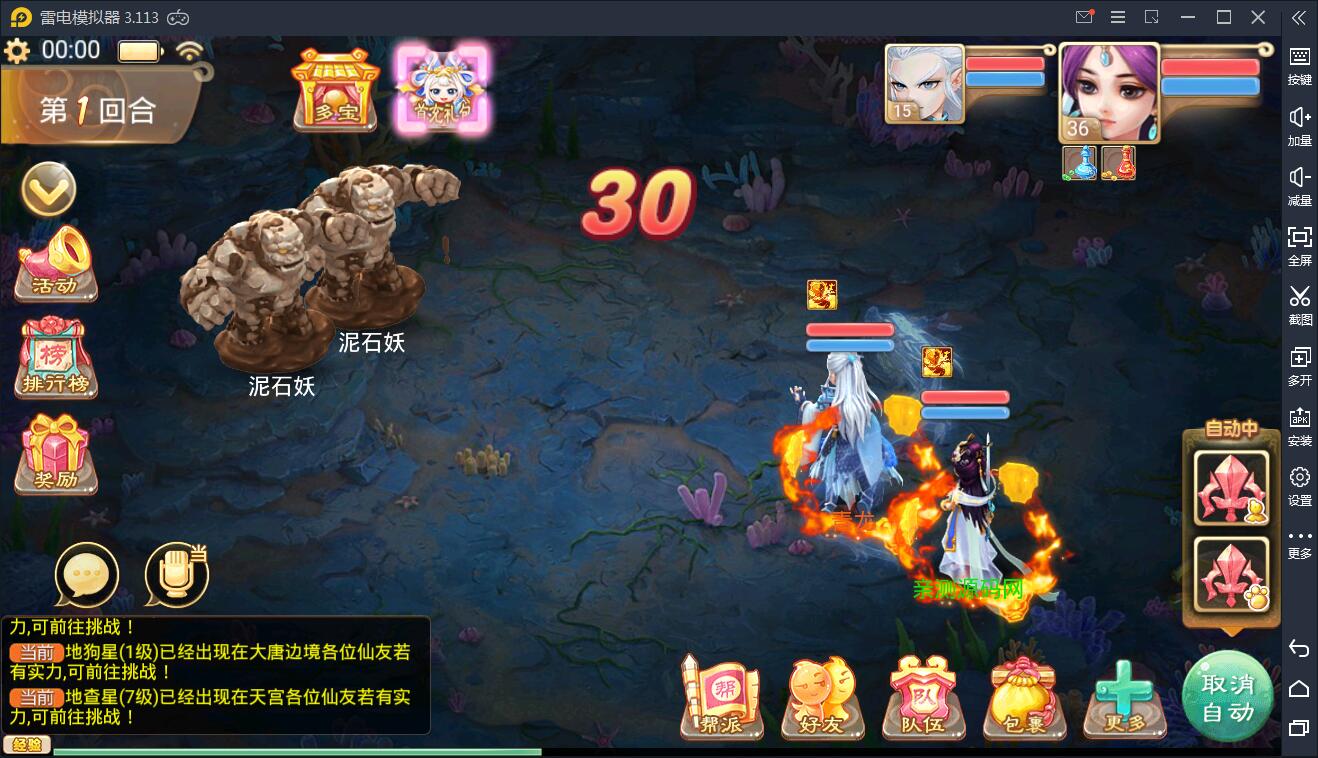Tap 取消自动 to stop auto-battle
The height and width of the screenshot is (758, 1318).
click(1228, 695)
